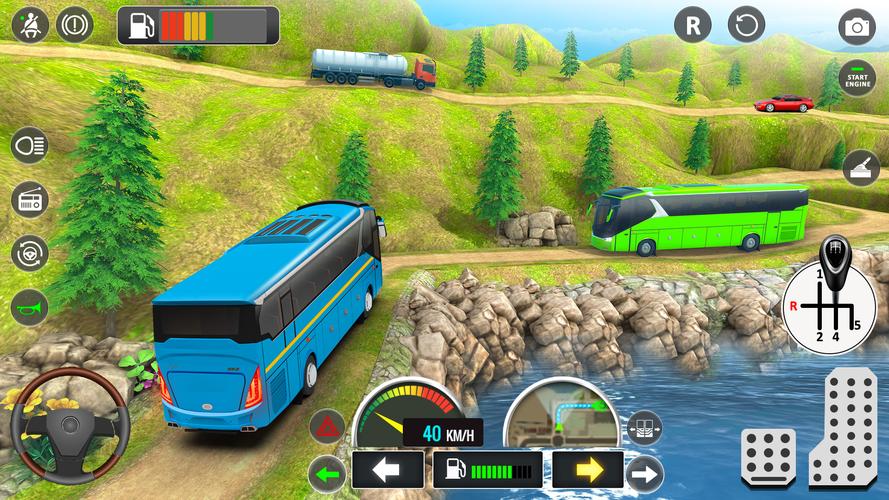
Task: Tap the brake warning indicator icon
Action: tap(73, 22)
